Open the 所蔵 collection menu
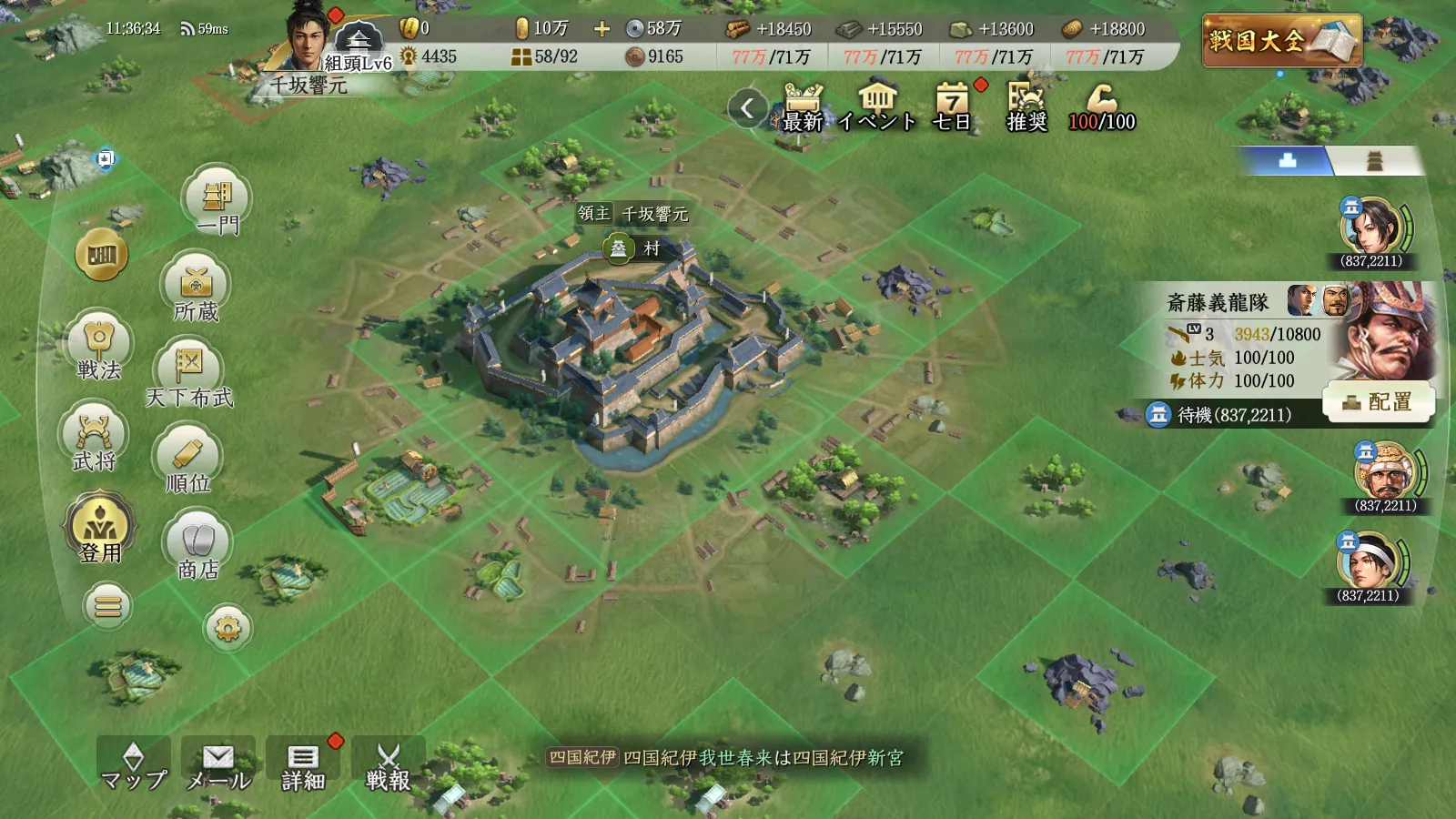 (196, 290)
